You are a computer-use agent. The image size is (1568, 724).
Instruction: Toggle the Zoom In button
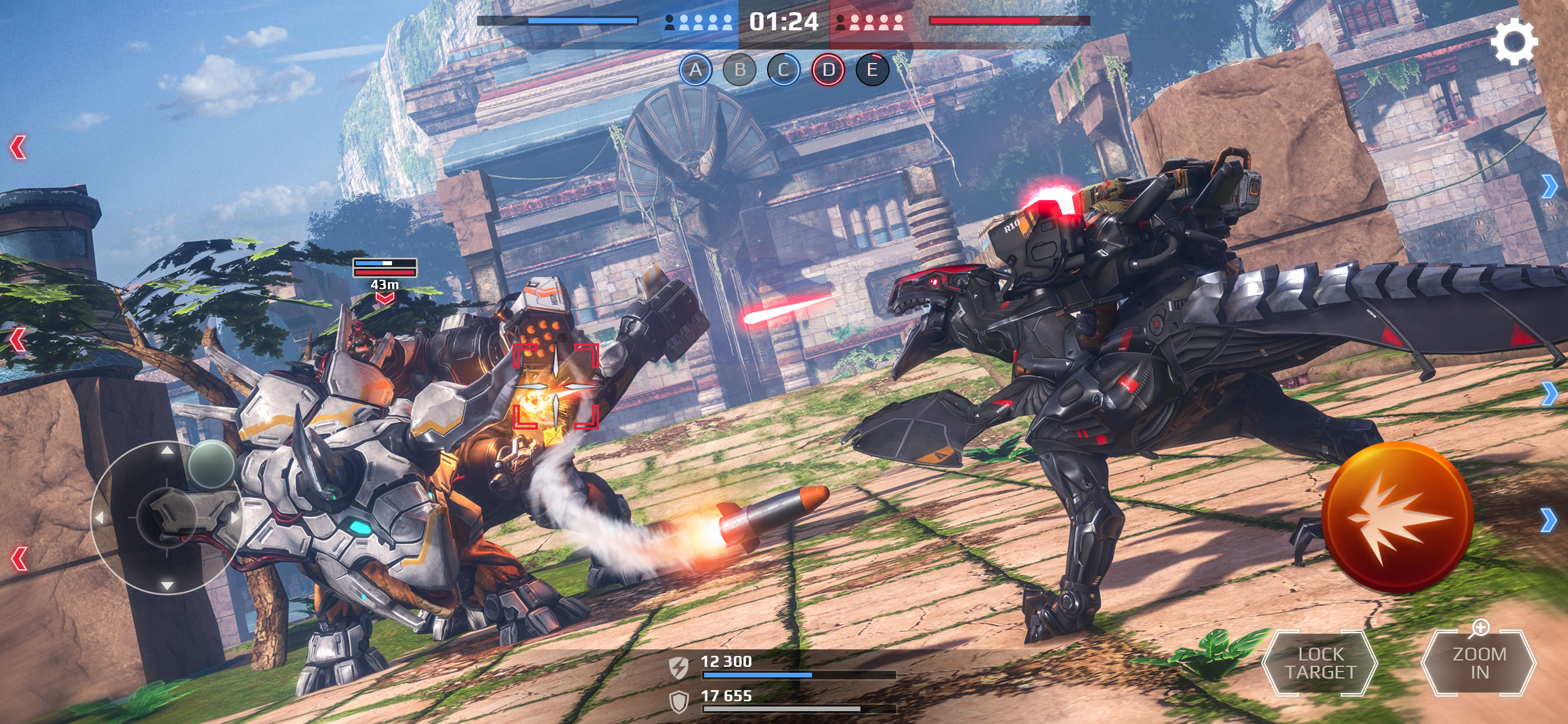[x=1479, y=663]
